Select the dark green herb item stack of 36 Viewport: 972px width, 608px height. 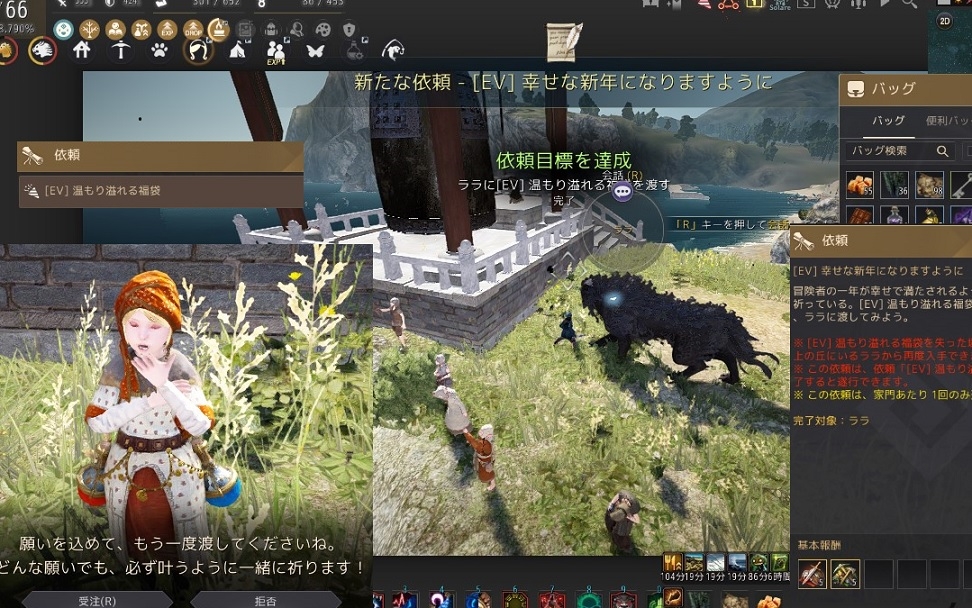[894, 184]
